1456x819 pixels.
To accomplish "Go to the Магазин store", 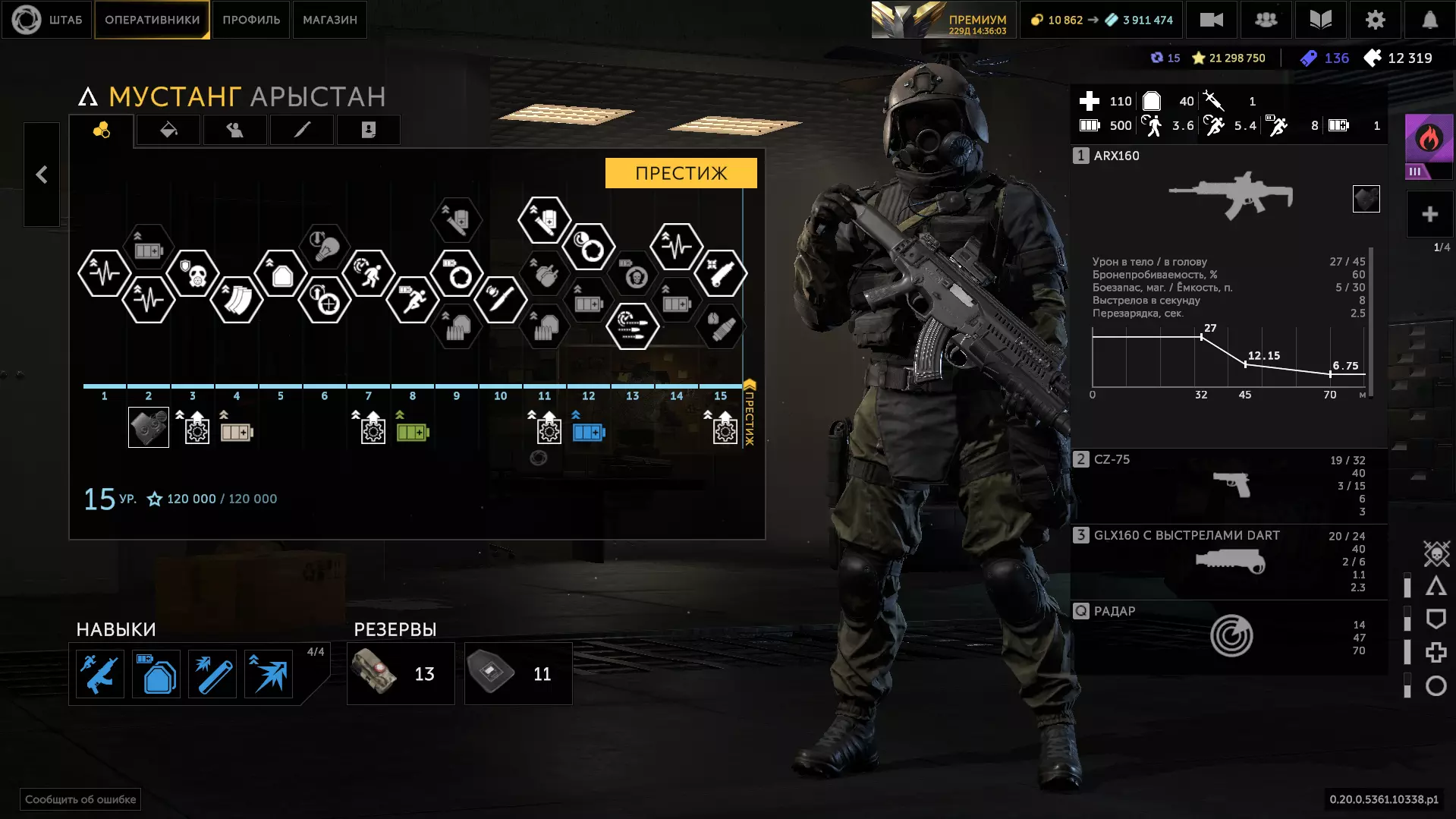I will pos(329,20).
